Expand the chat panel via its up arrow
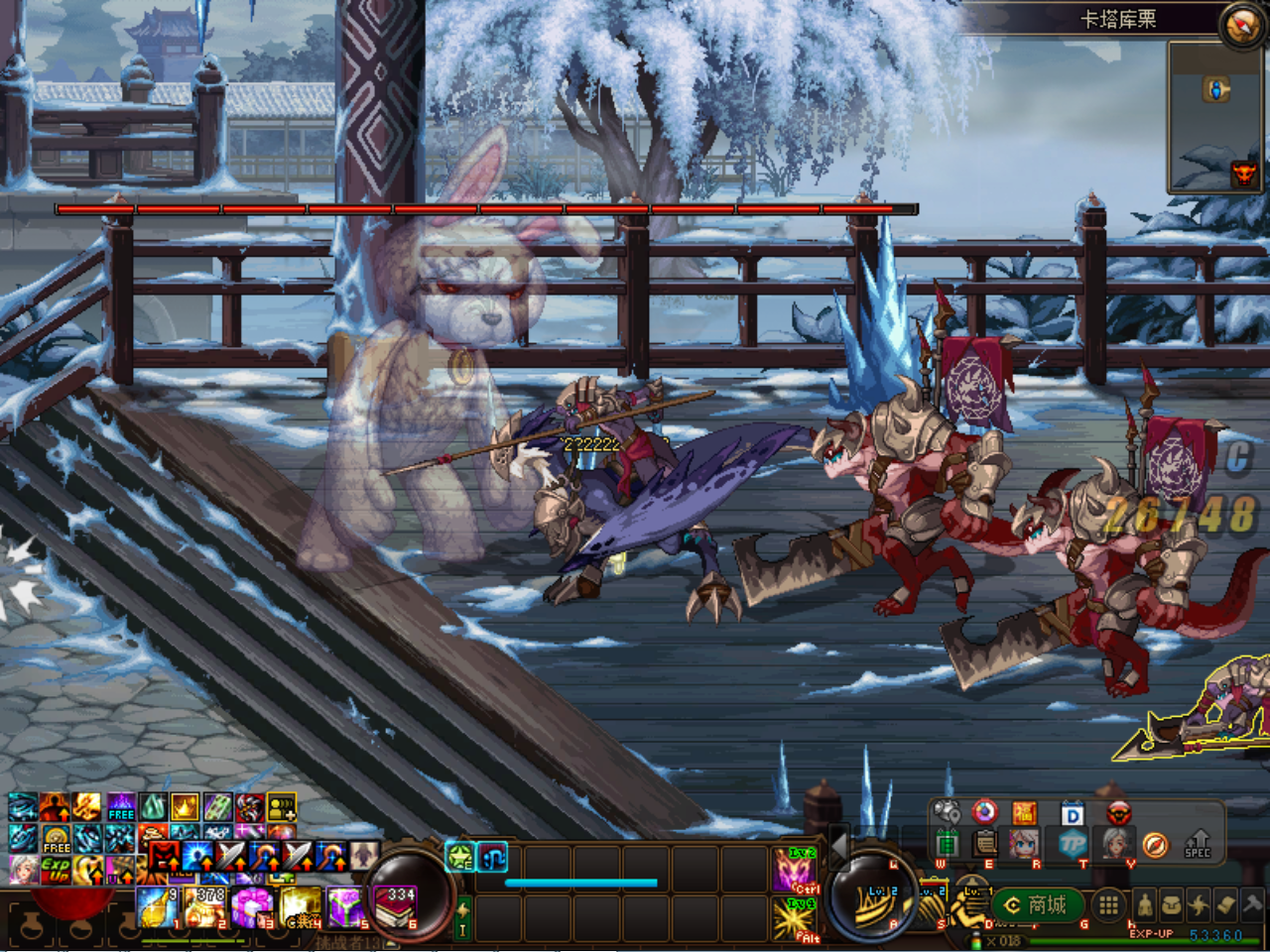Viewport: 1270px width, 952px height. [389, 943]
